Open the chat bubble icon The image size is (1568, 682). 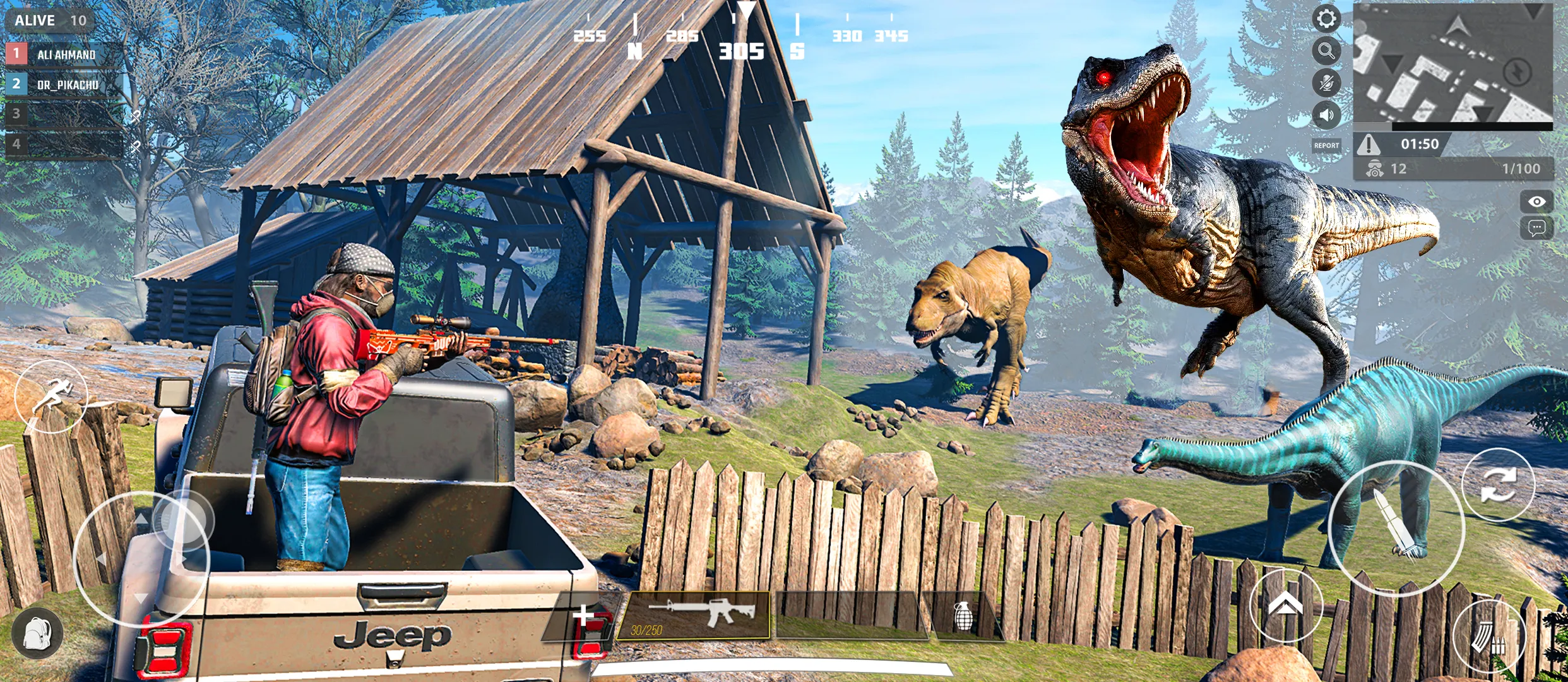1536,227
